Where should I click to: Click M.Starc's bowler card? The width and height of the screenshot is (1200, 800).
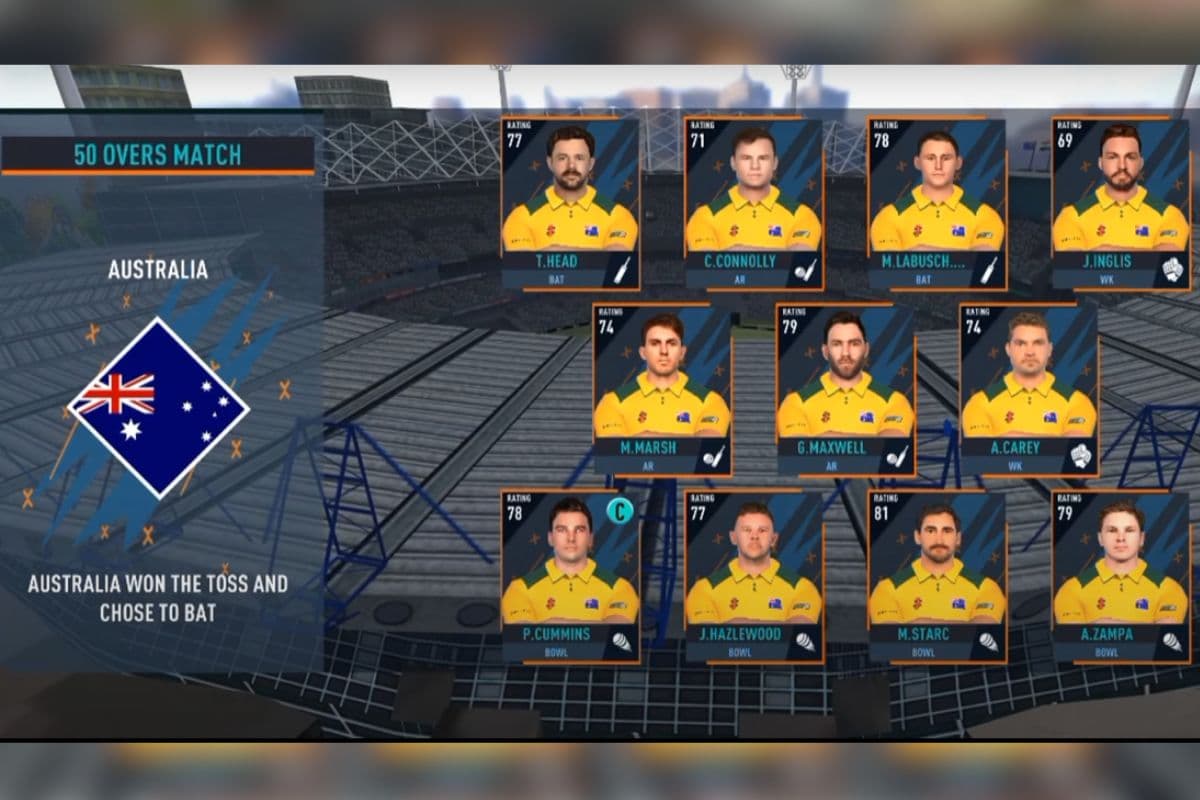click(x=937, y=575)
